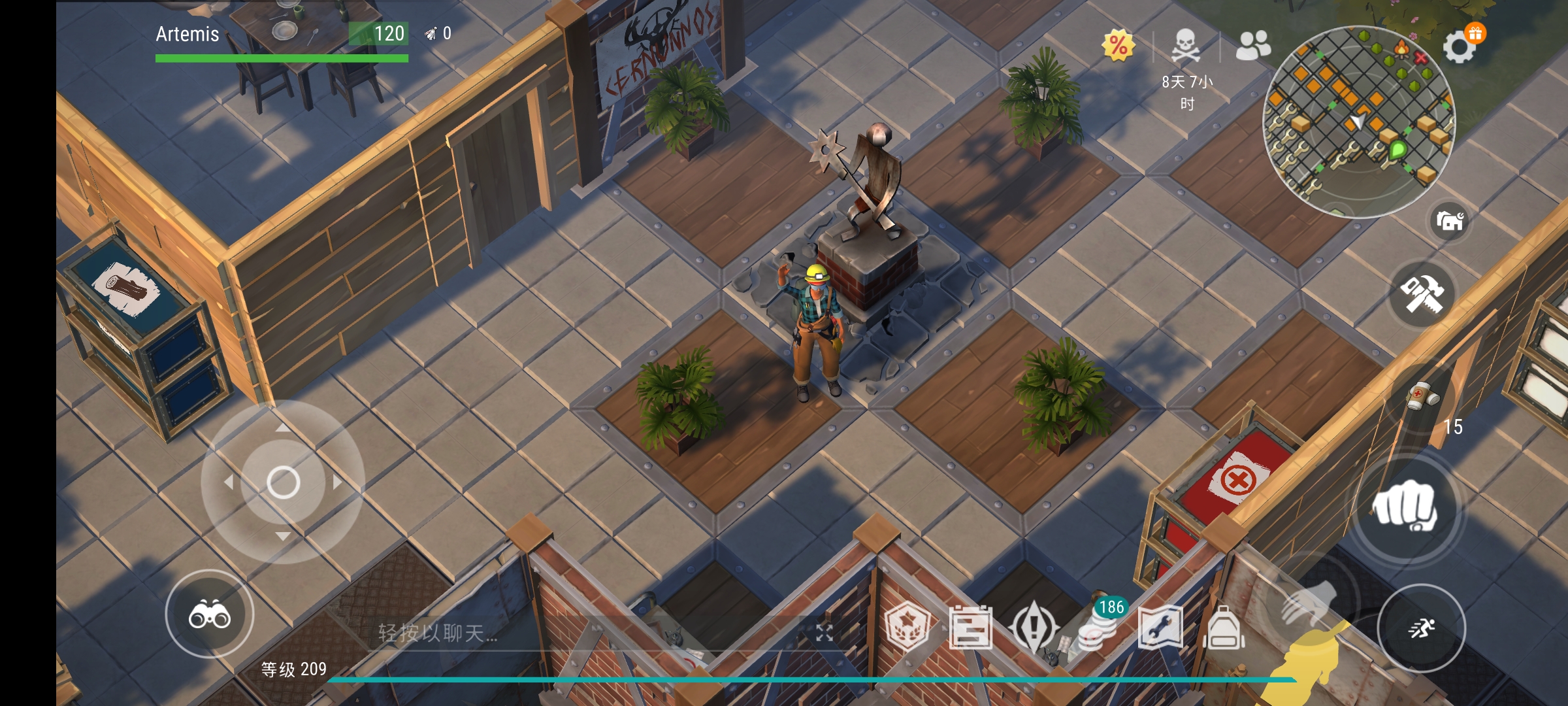Screen dimensions: 1568x706
Task: Toggle the sprint running button
Action: pyautogui.click(x=1421, y=628)
